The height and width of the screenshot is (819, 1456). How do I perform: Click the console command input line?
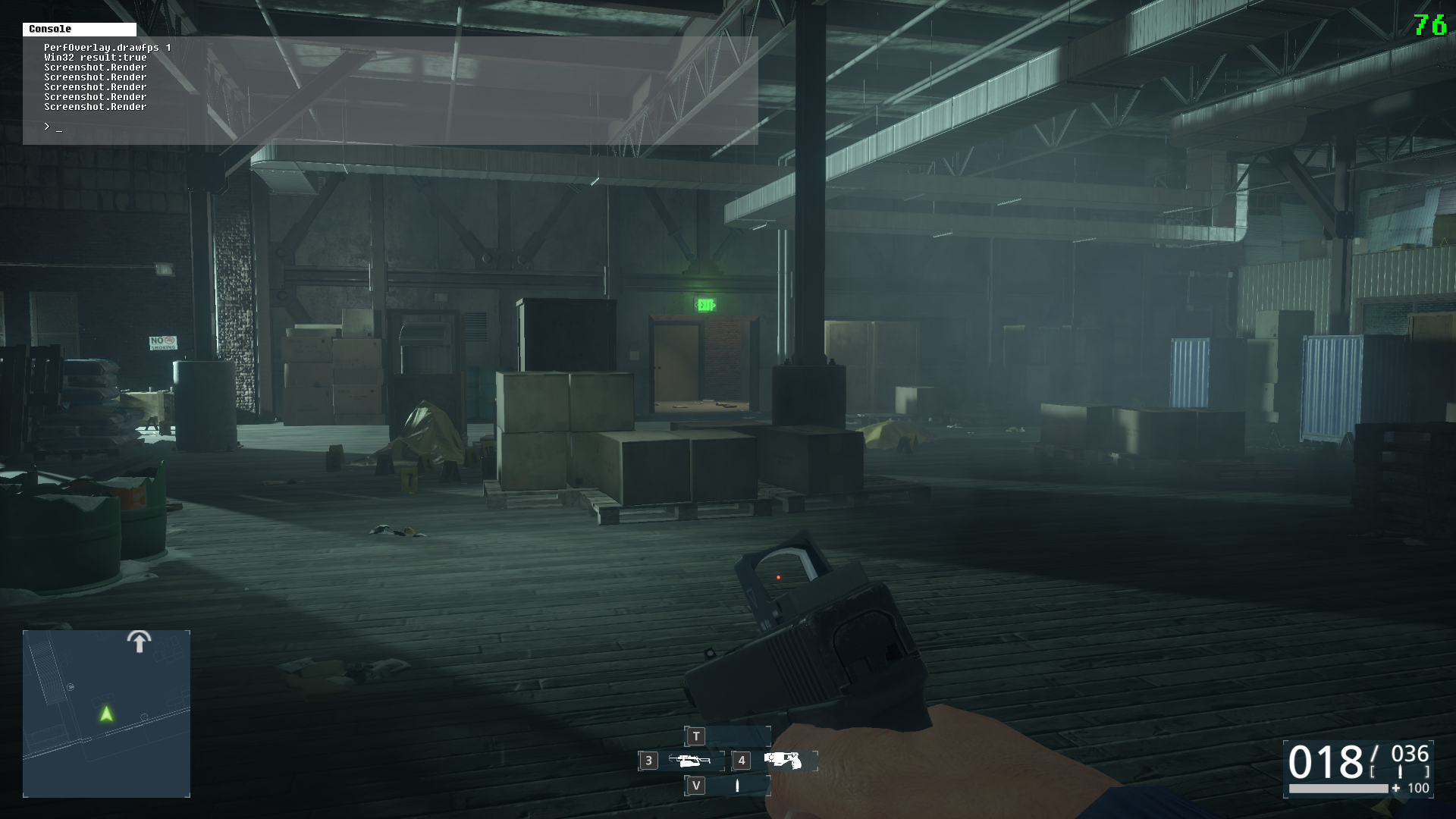click(379, 127)
